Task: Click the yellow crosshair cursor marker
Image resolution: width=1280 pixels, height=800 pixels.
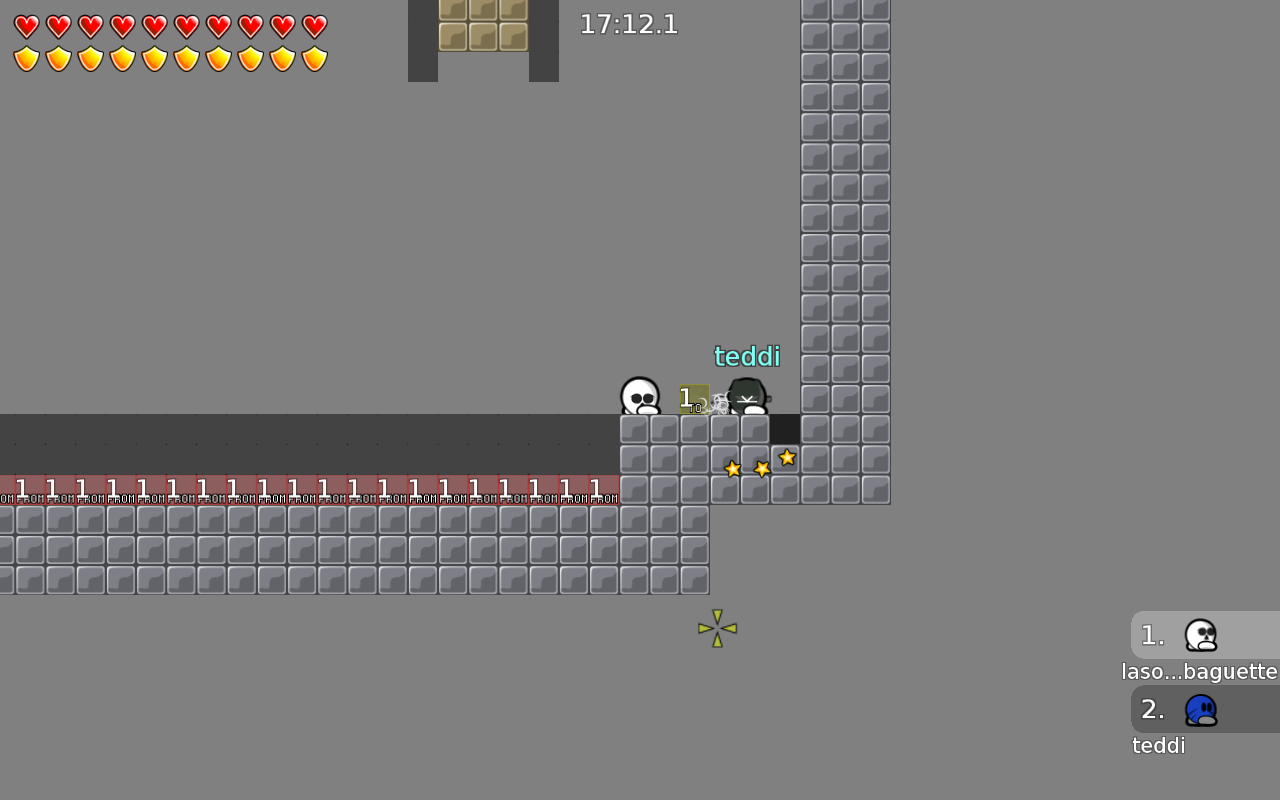Action: 717,629
